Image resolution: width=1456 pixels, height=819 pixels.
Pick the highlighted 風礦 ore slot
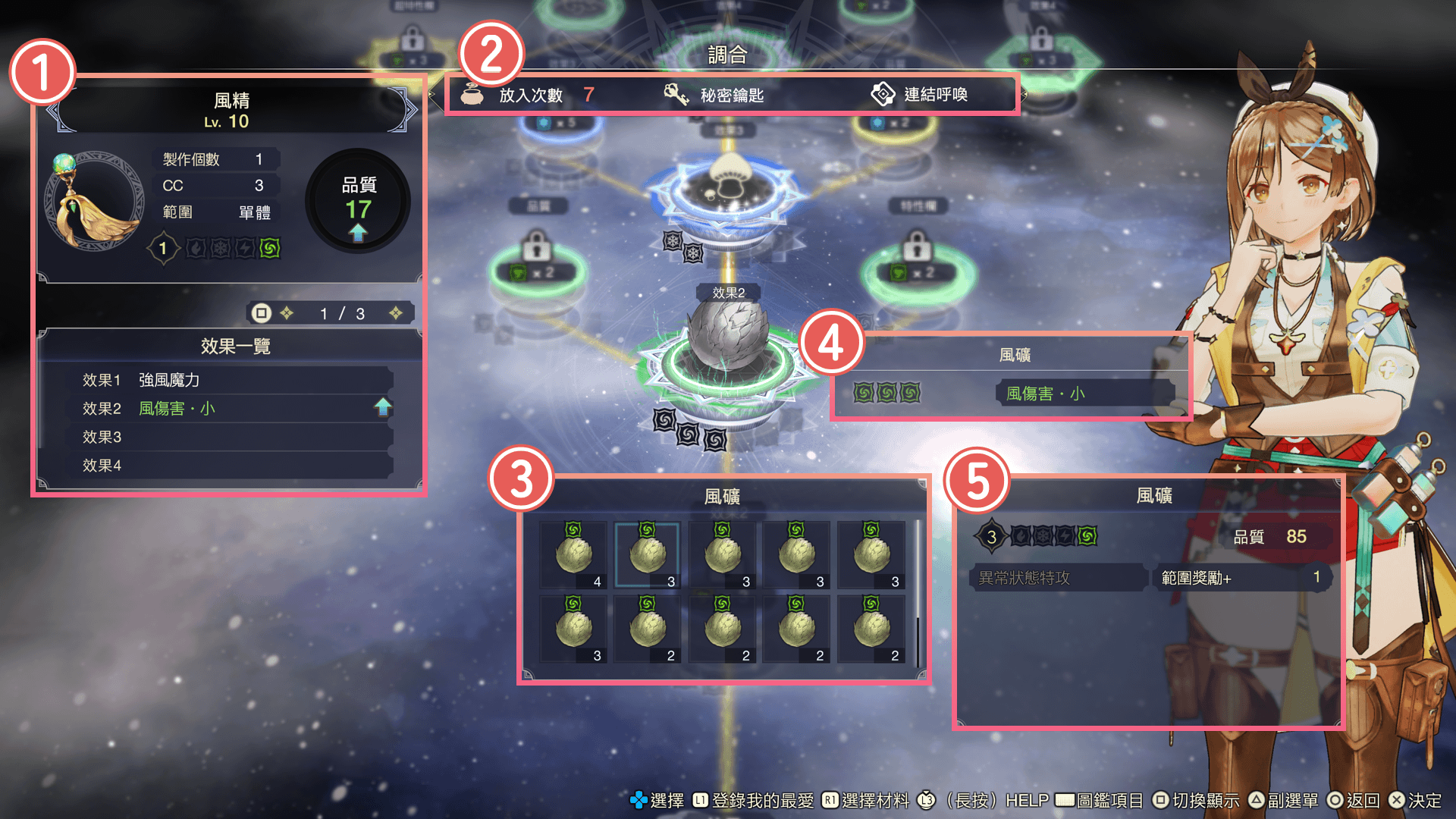(x=648, y=555)
